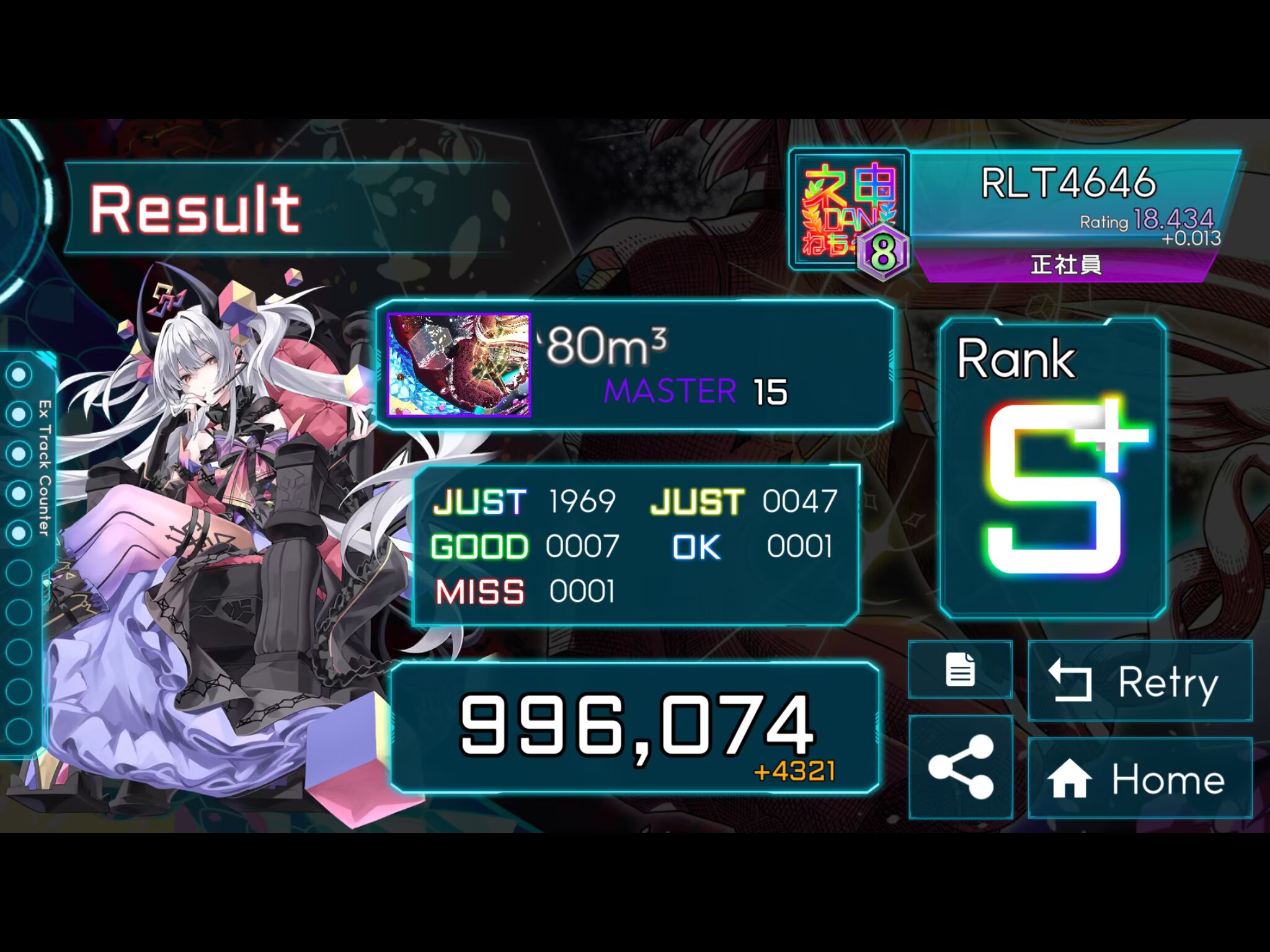The height and width of the screenshot is (952, 1270).
Task: Select the DAN 8 player badge
Action: (x=850, y=211)
